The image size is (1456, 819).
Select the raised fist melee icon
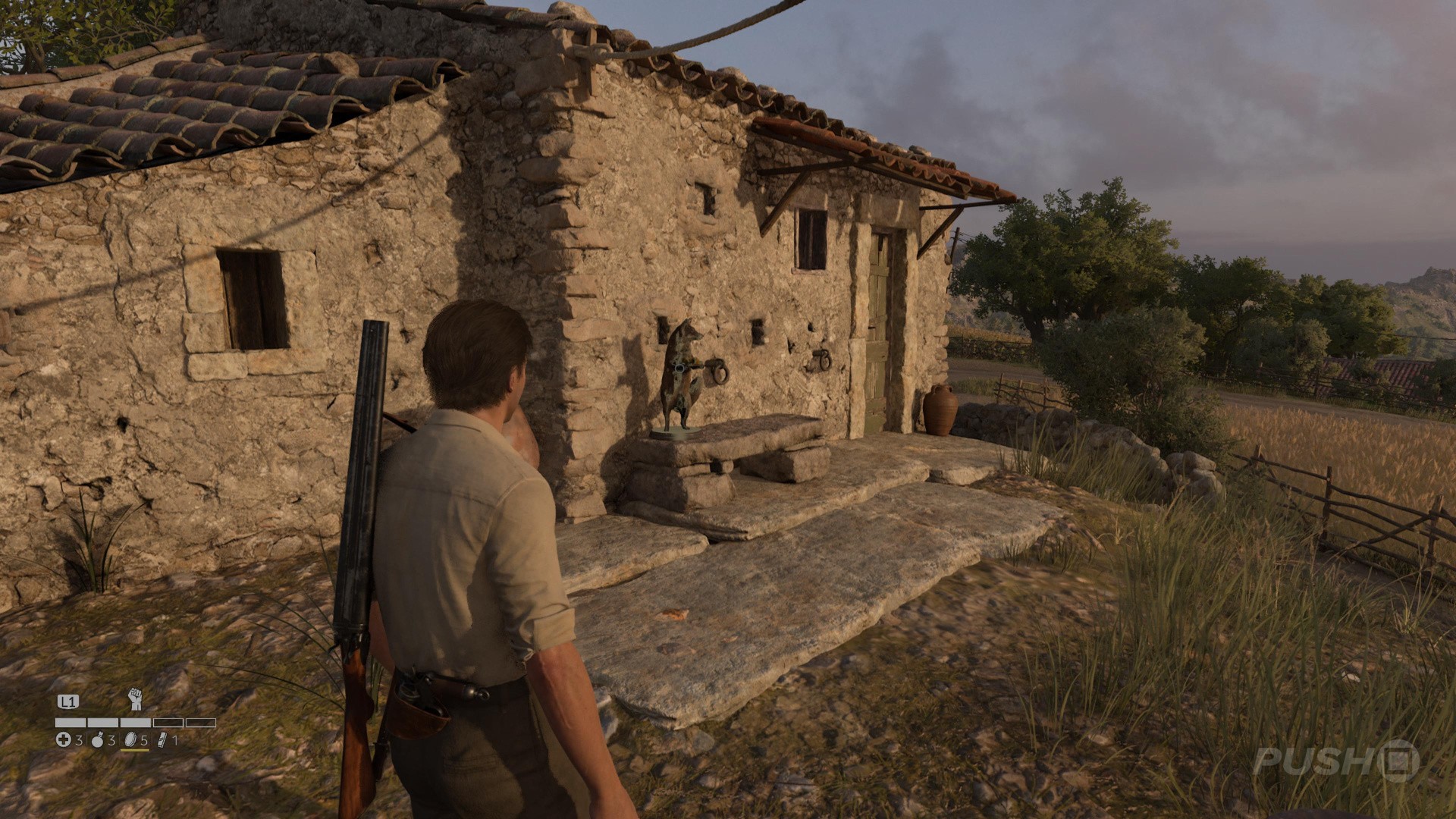click(135, 698)
